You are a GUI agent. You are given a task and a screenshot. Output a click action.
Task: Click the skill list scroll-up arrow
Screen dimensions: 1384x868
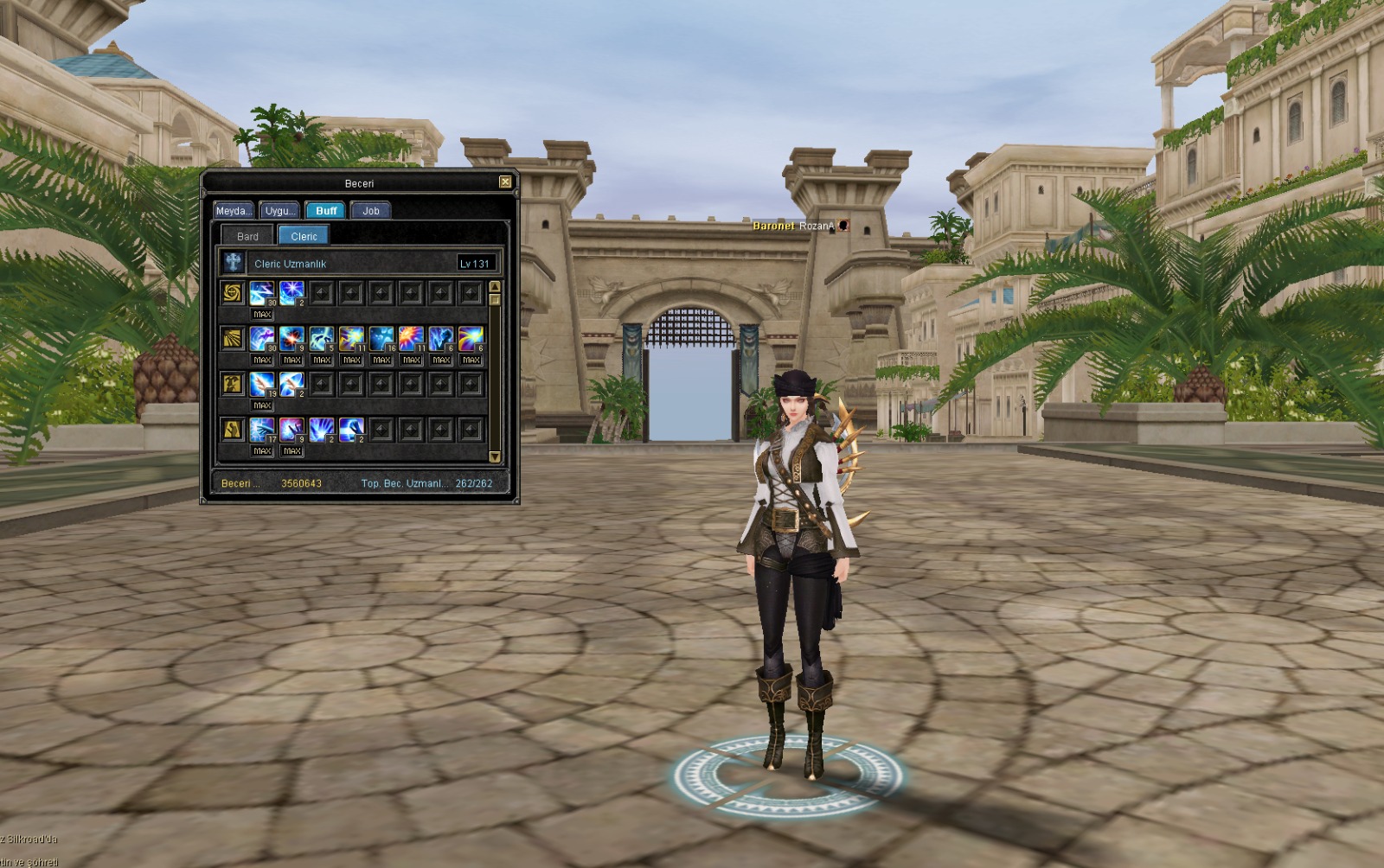(x=495, y=286)
